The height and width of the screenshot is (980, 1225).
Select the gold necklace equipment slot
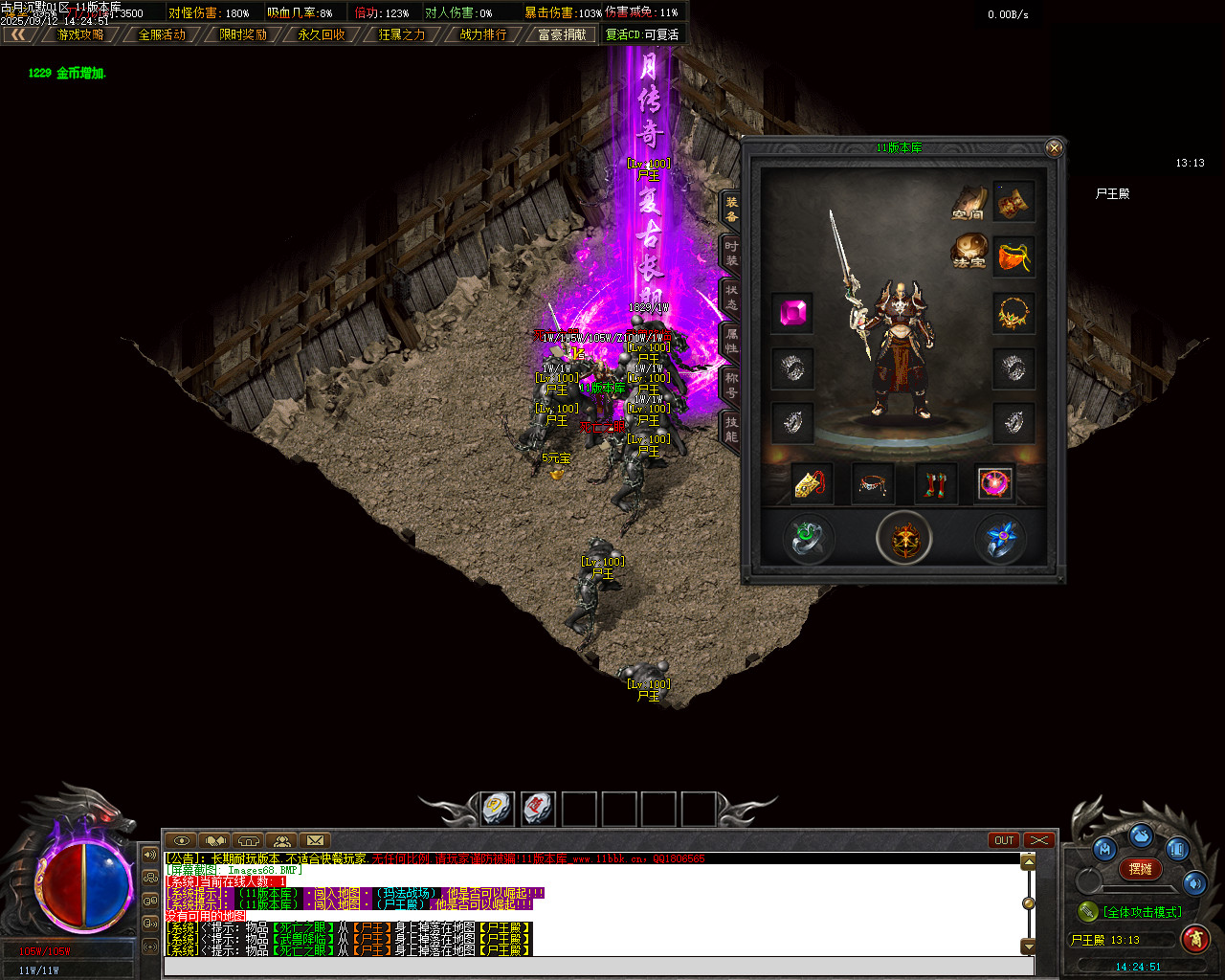point(1013,313)
